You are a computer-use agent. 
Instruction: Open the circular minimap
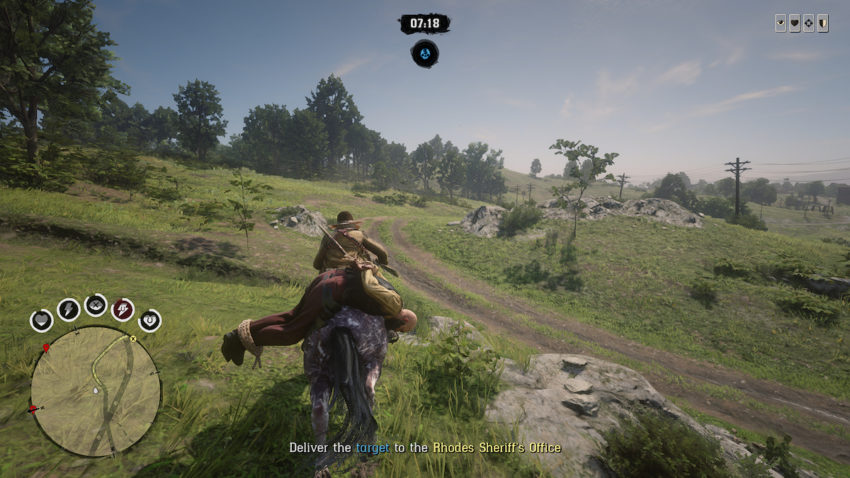coord(95,389)
